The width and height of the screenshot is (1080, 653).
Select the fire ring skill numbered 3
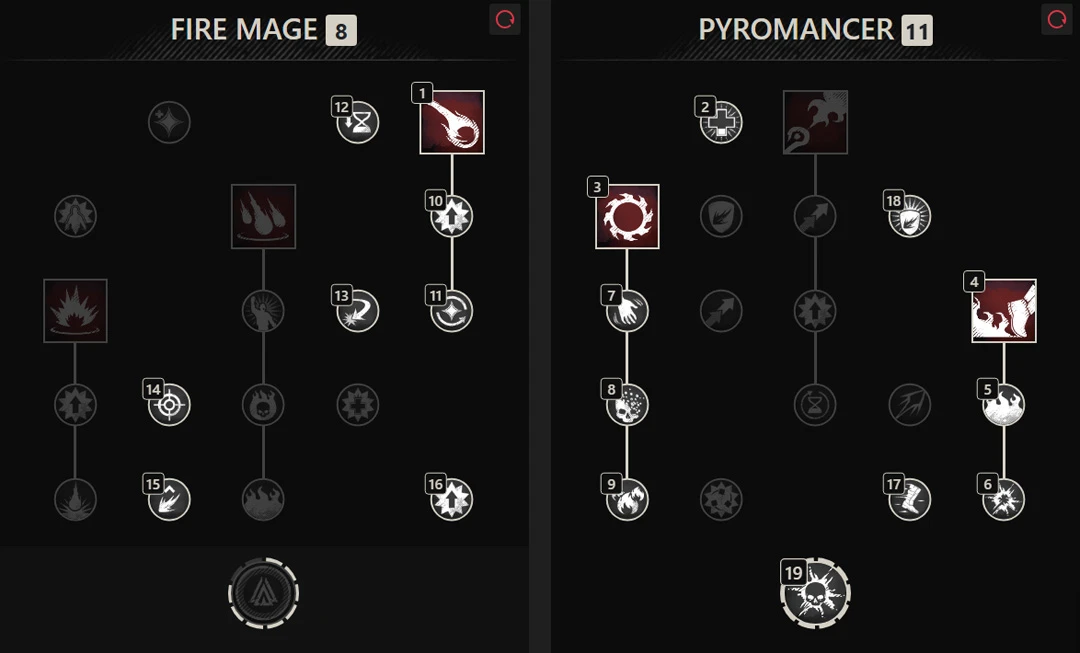[x=627, y=216]
